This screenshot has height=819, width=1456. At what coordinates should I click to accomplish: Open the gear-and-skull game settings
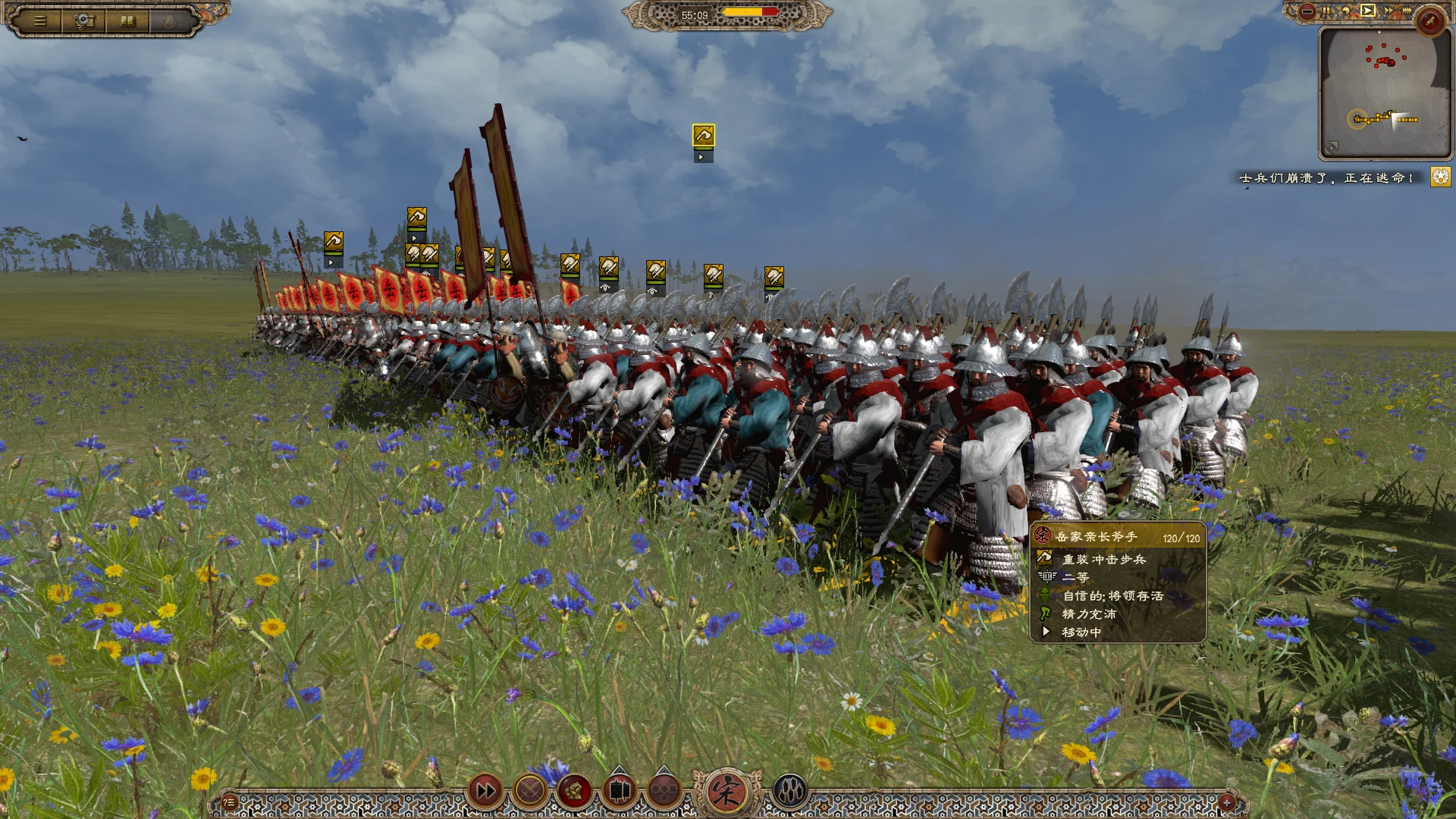(84, 21)
